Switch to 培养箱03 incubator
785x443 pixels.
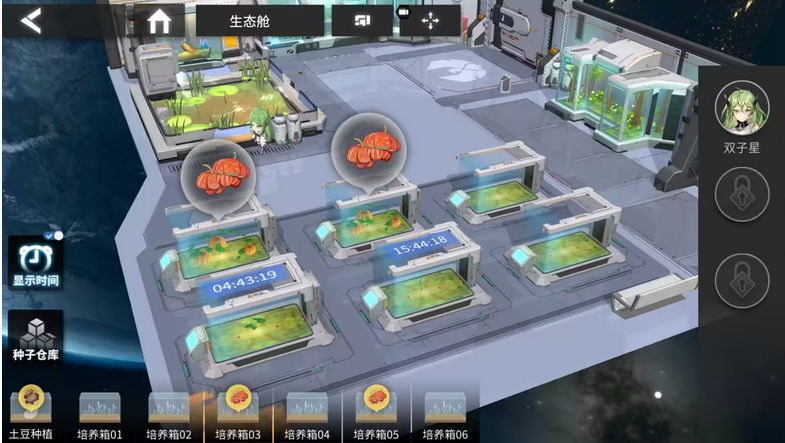coord(238,414)
